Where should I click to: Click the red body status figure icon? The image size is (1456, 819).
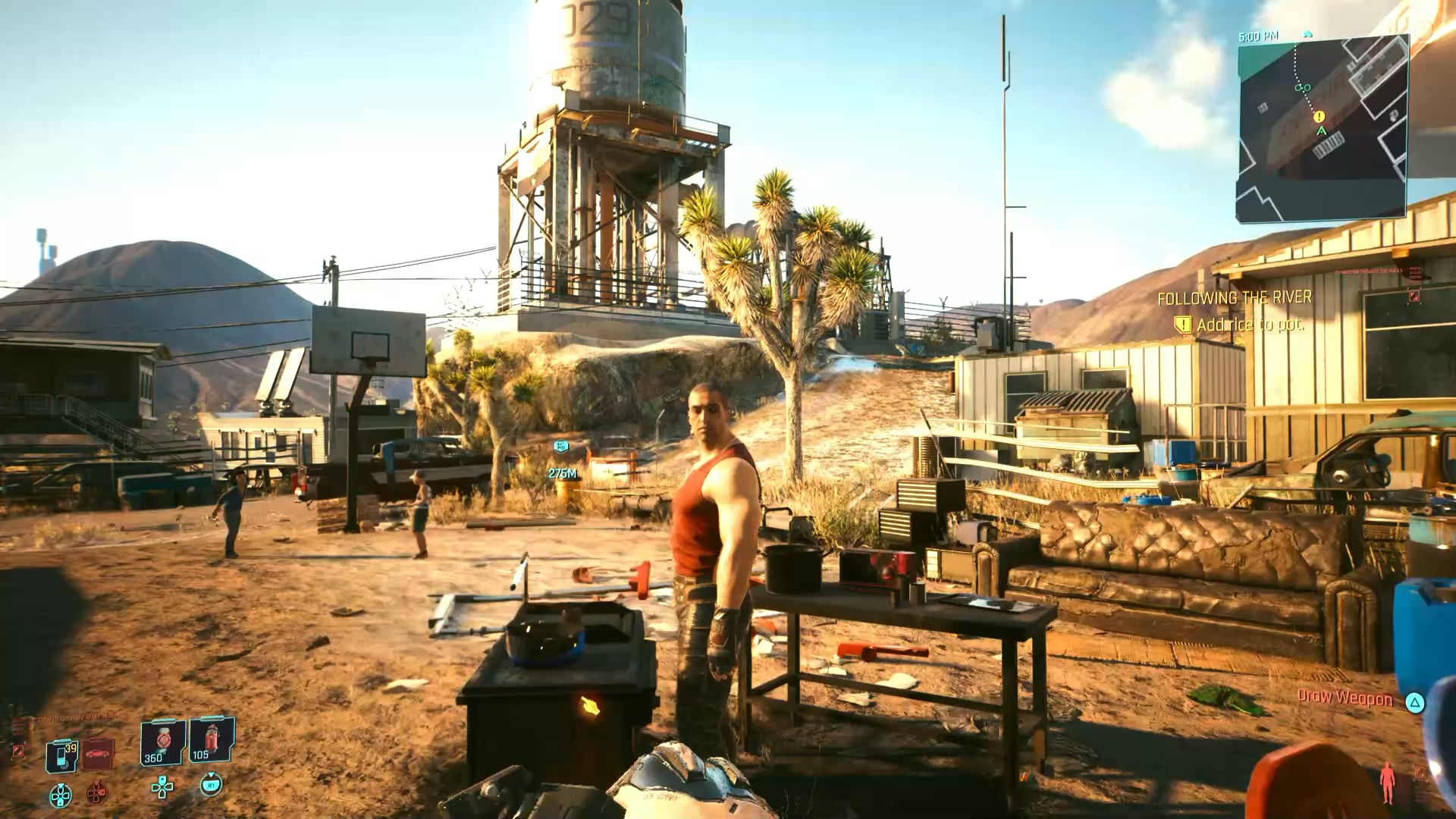[x=1388, y=782]
